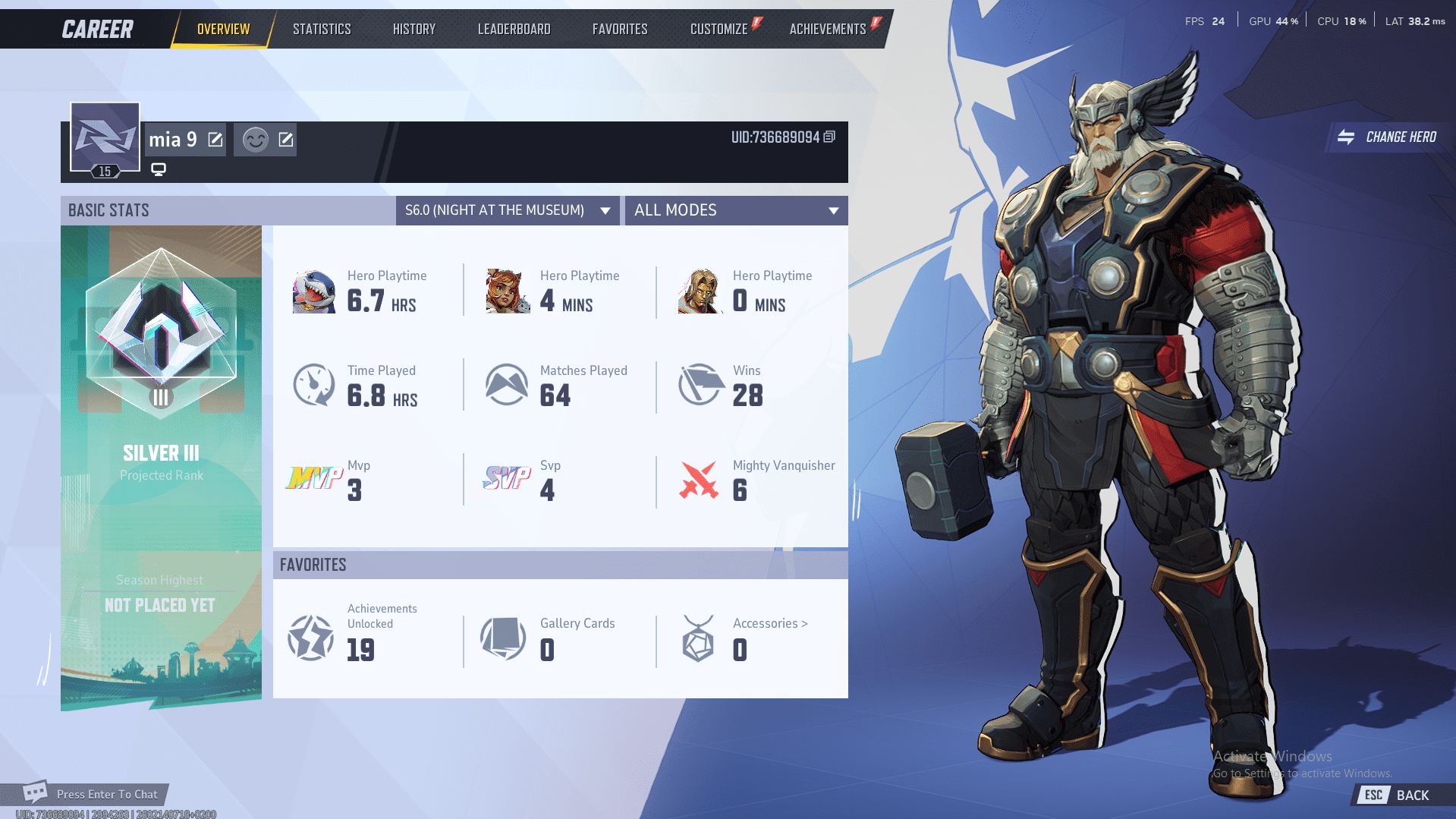The image size is (1456, 819).
Task: Switch to the Statistics tab
Action: (x=322, y=28)
